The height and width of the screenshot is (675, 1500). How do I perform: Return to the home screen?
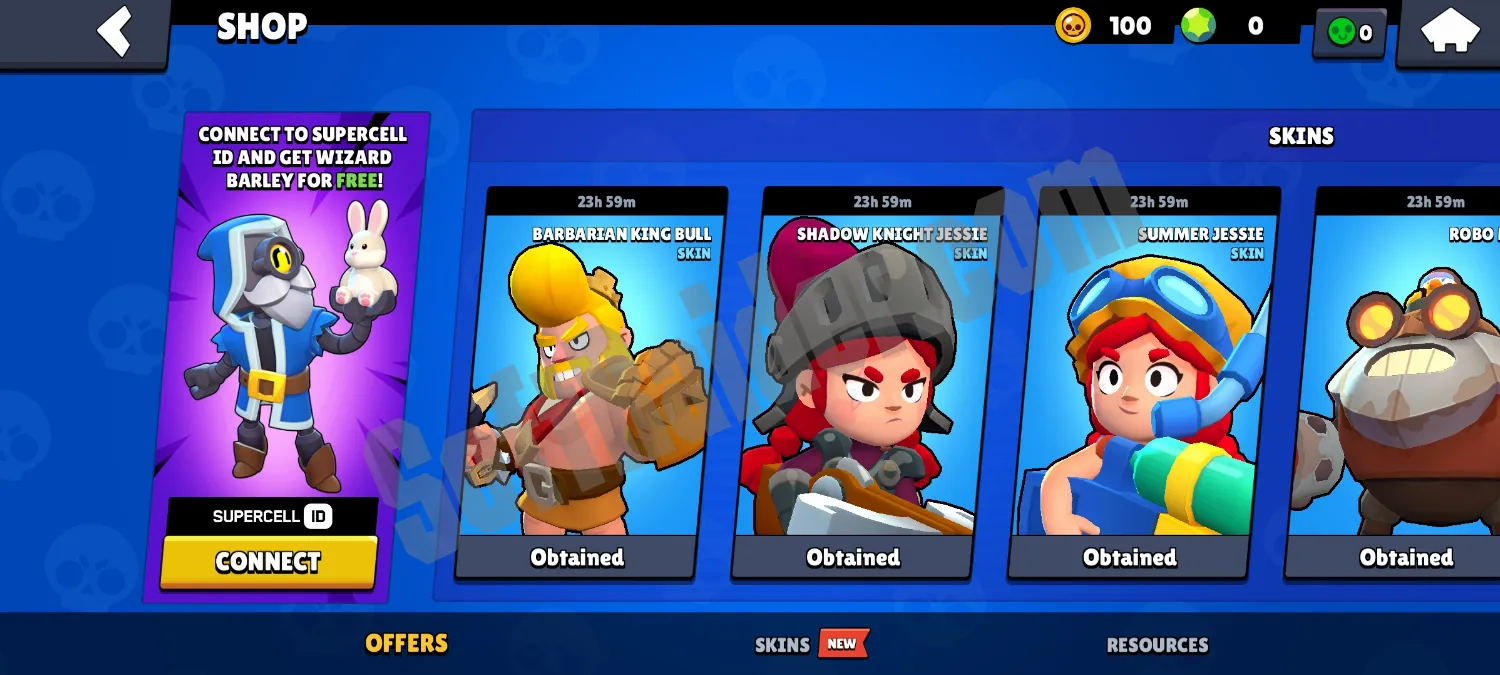coord(1449,30)
